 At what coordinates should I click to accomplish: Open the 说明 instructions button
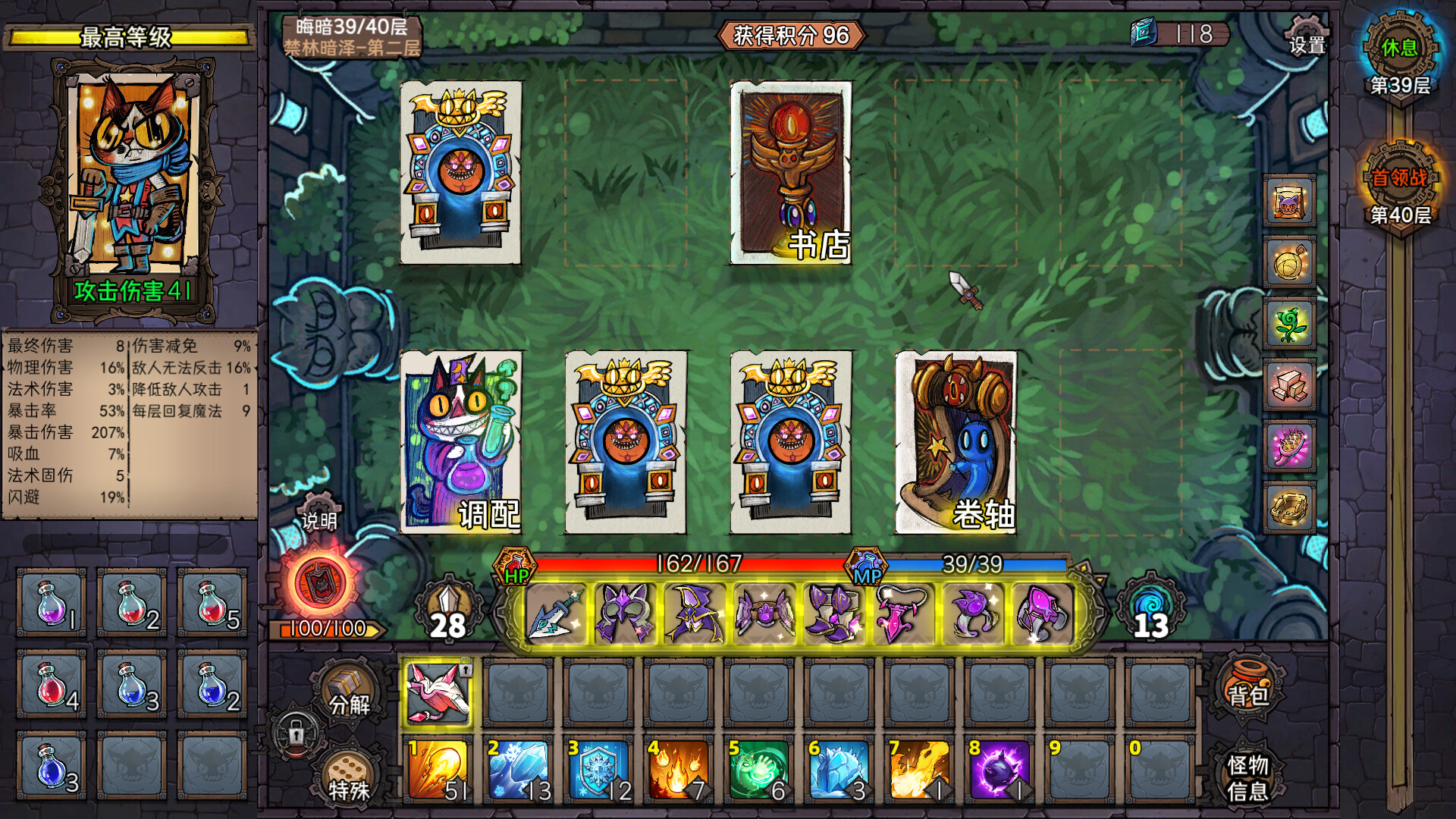click(319, 515)
